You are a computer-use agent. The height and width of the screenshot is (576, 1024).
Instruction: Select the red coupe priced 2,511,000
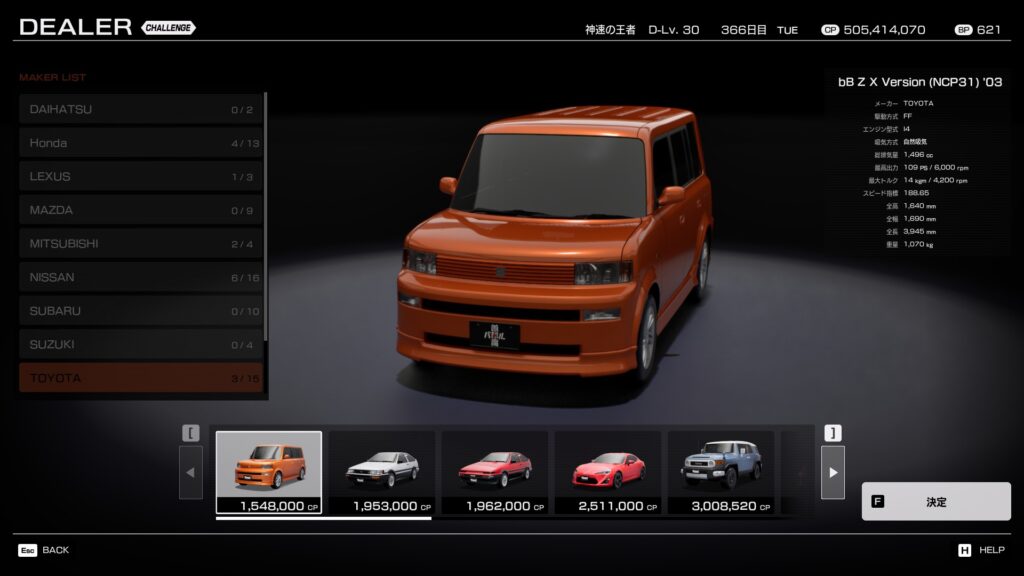pos(608,471)
